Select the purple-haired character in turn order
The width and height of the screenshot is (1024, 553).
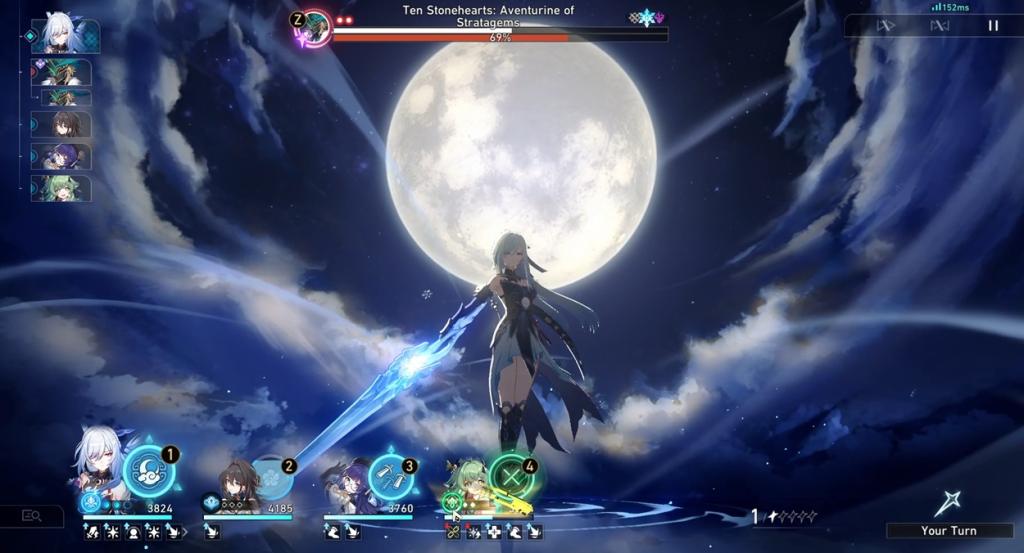65,156
